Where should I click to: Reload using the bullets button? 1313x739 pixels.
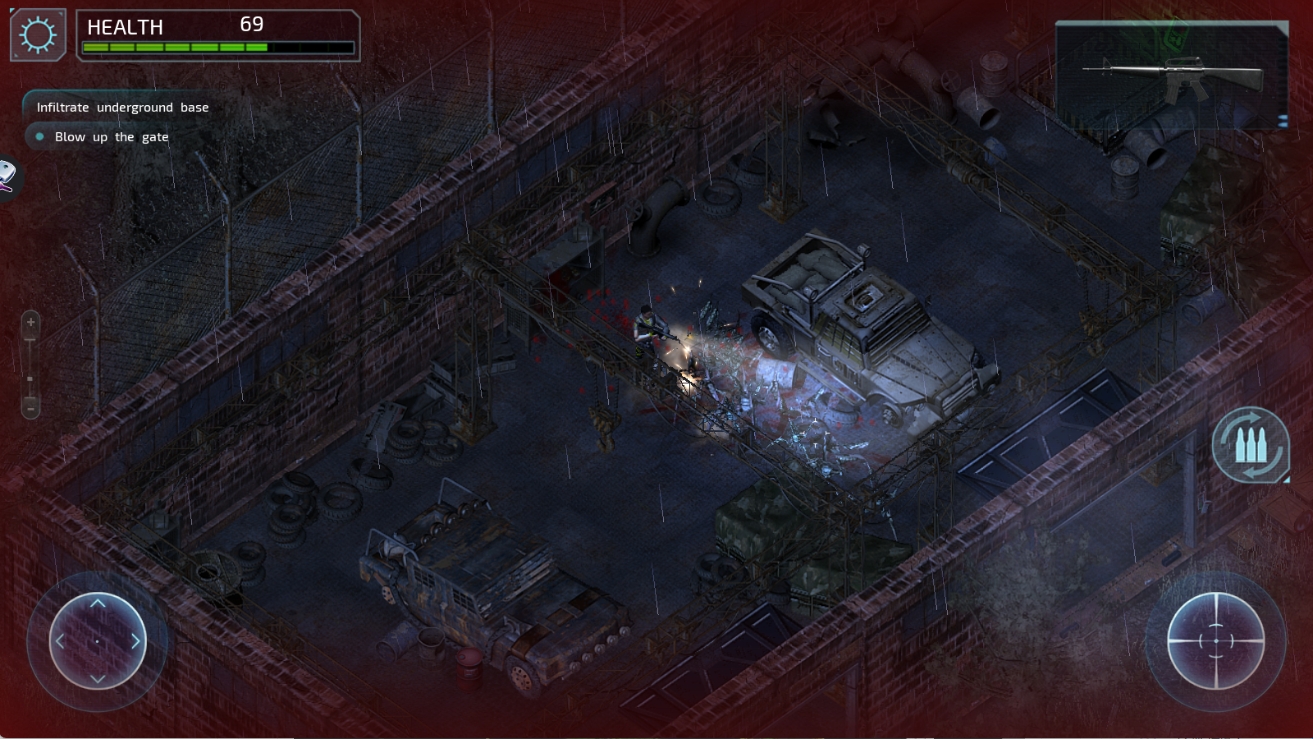point(1249,446)
